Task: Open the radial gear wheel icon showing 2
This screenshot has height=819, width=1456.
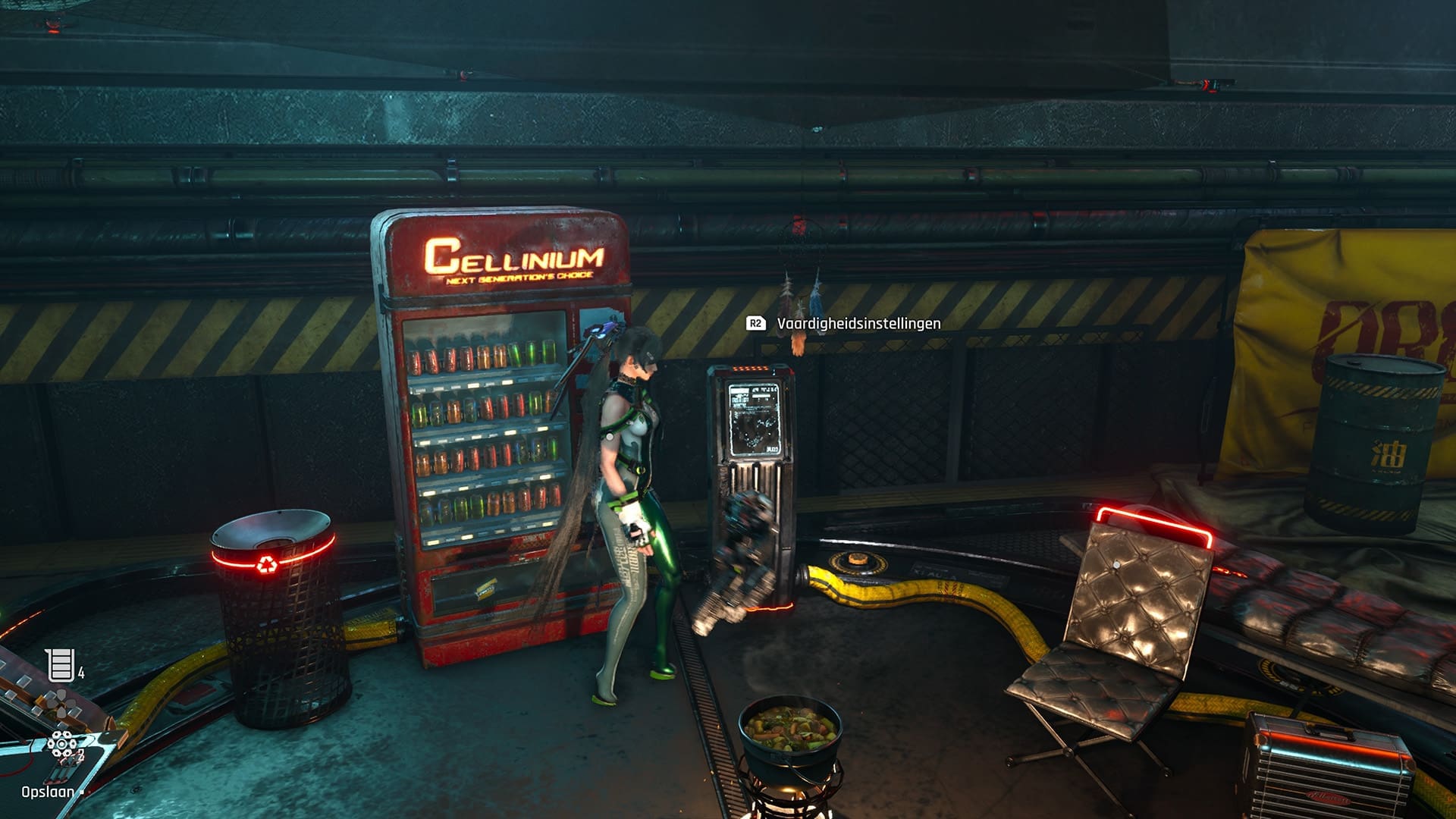Action: click(x=62, y=743)
